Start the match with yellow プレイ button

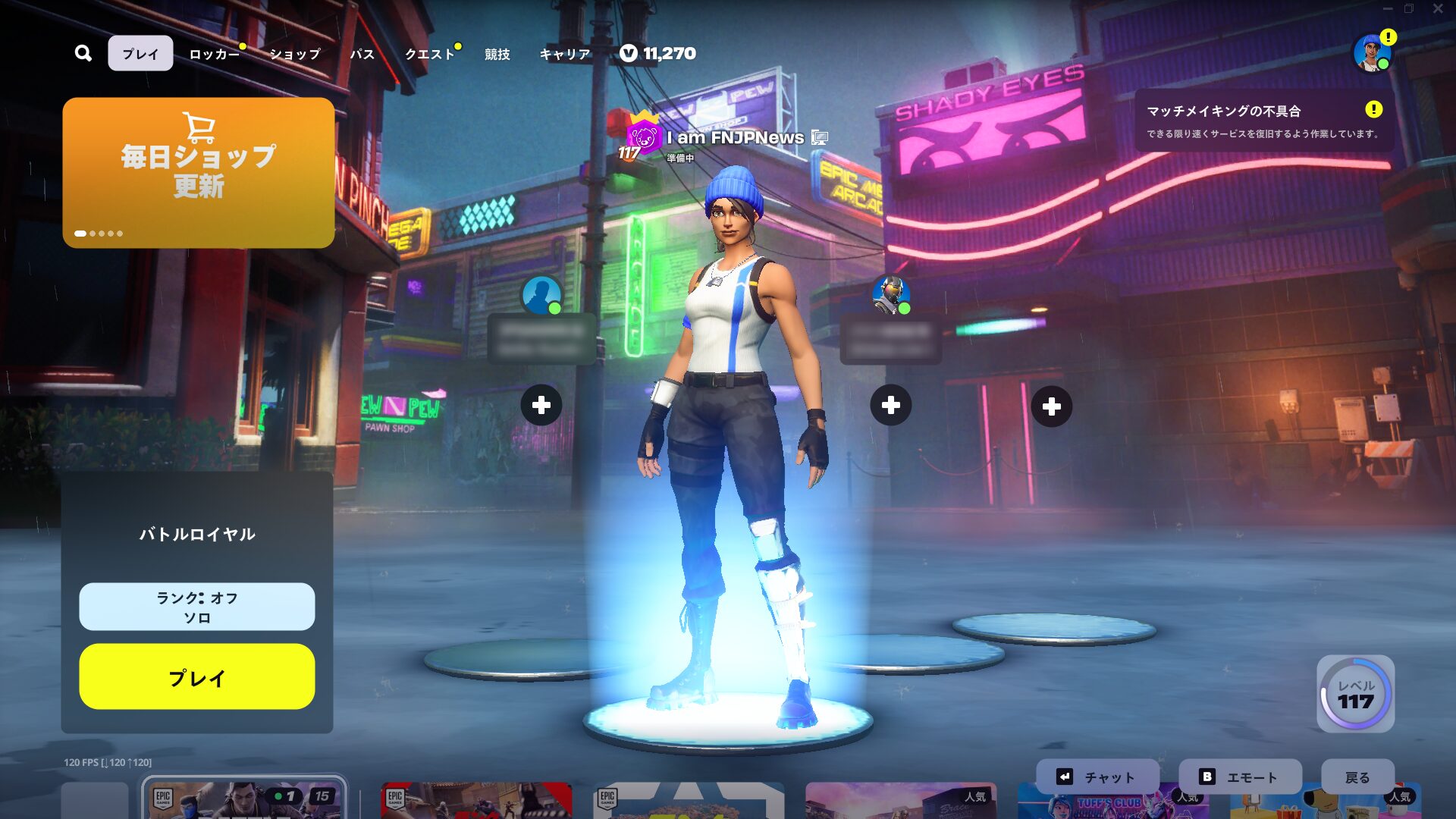pos(197,676)
